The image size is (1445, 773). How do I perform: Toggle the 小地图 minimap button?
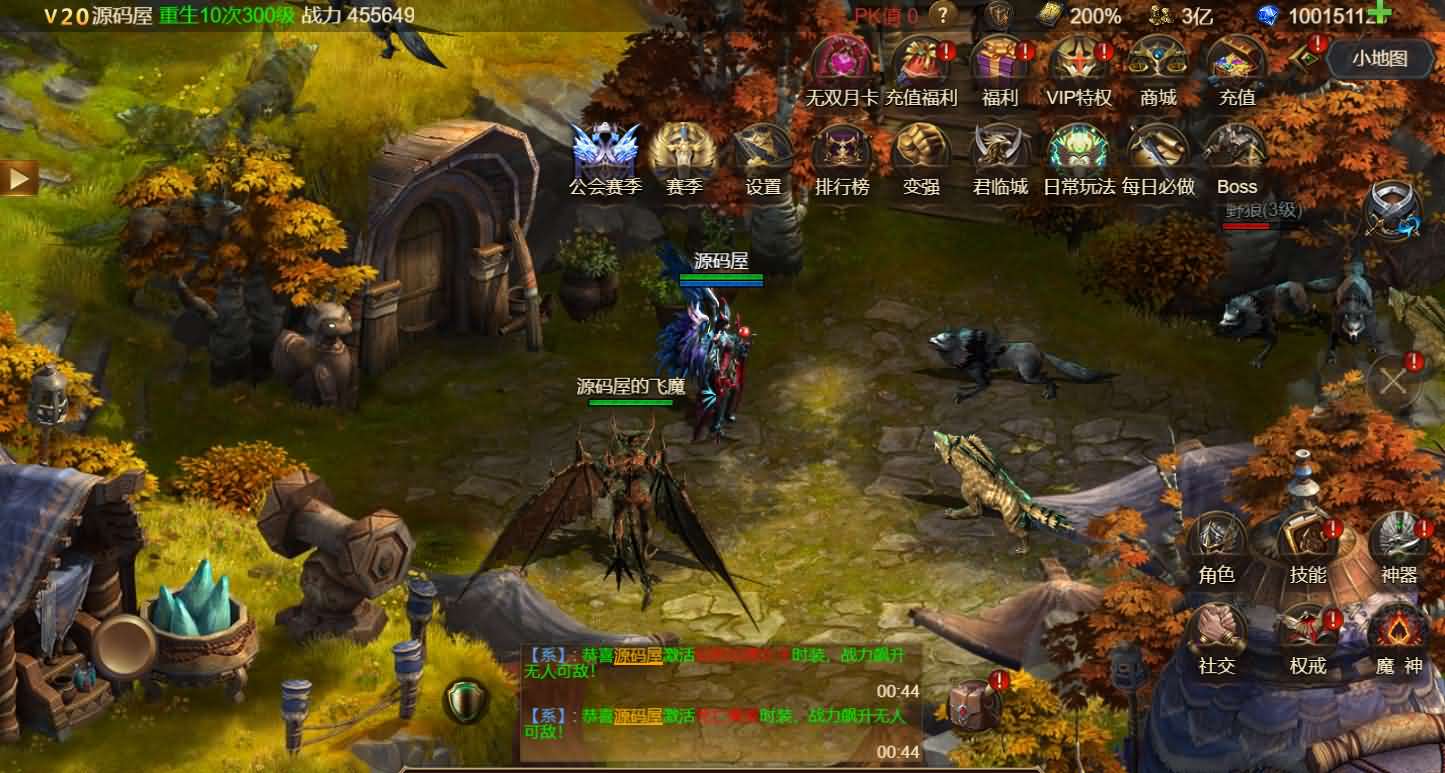coord(1380,58)
